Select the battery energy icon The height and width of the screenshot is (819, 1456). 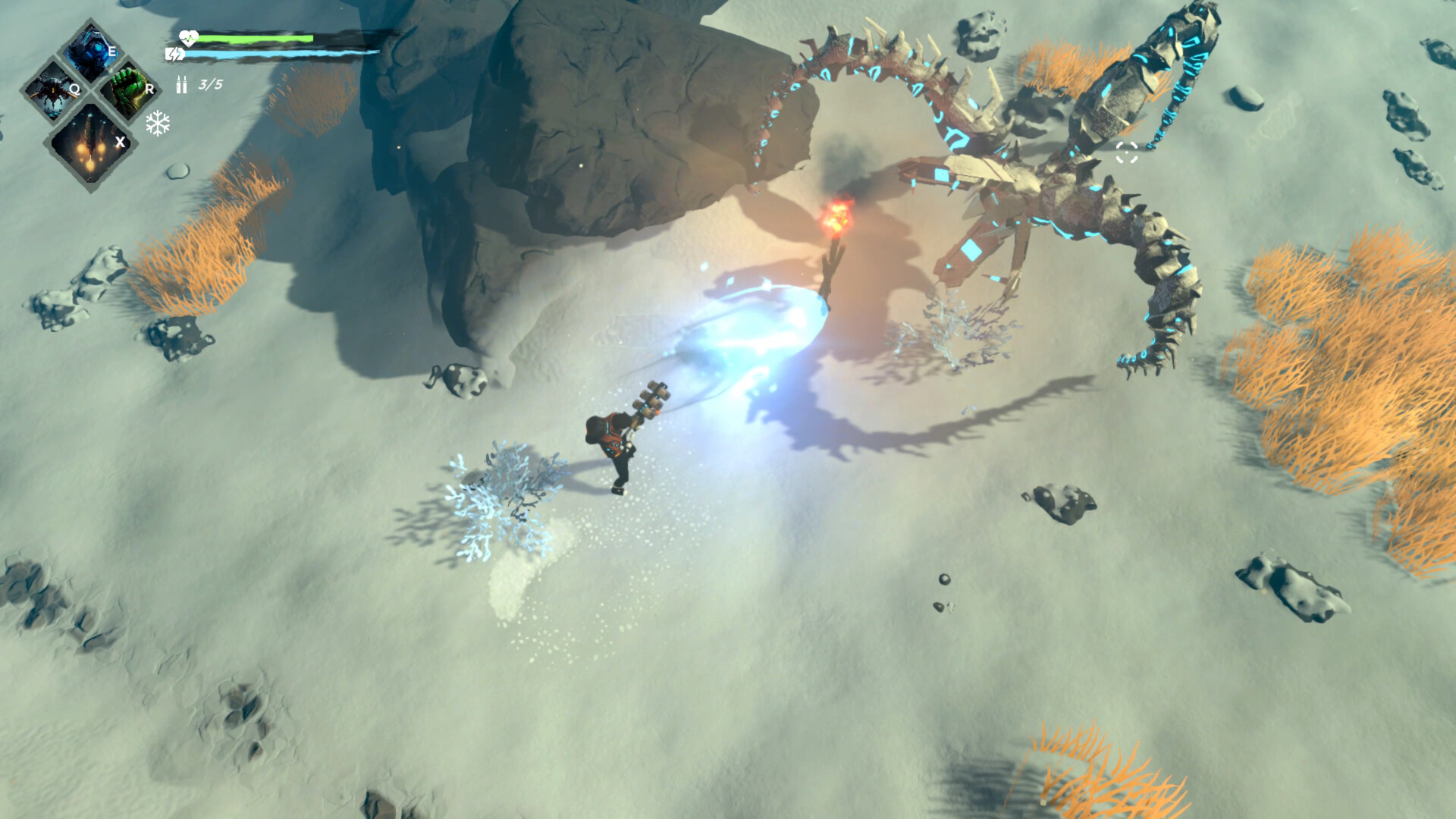176,53
